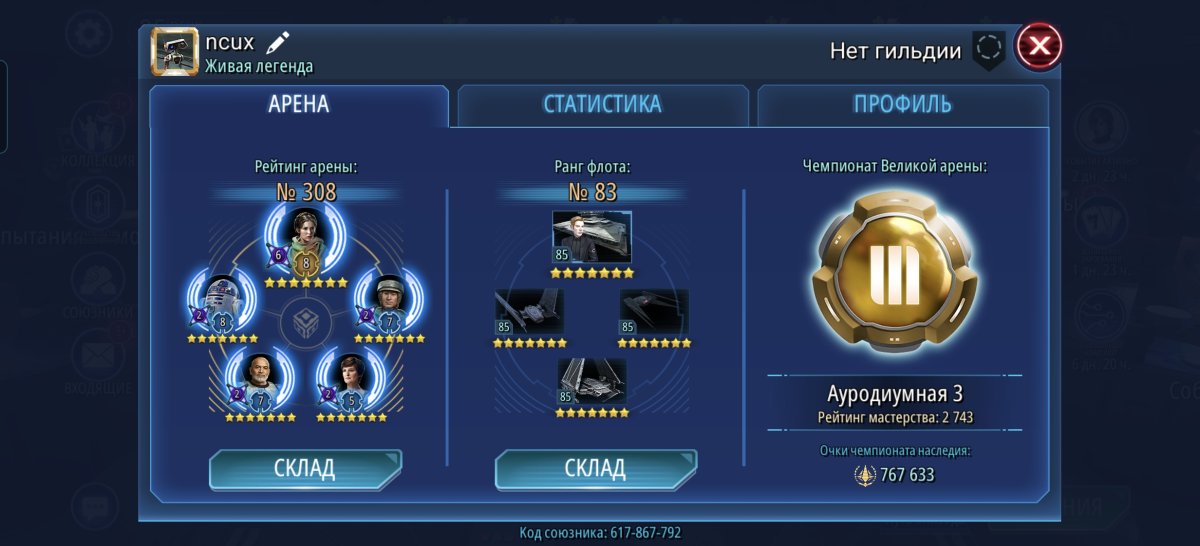This screenshot has height=546, width=1200.
Task: Close the player profile window
Action: 1039,46
